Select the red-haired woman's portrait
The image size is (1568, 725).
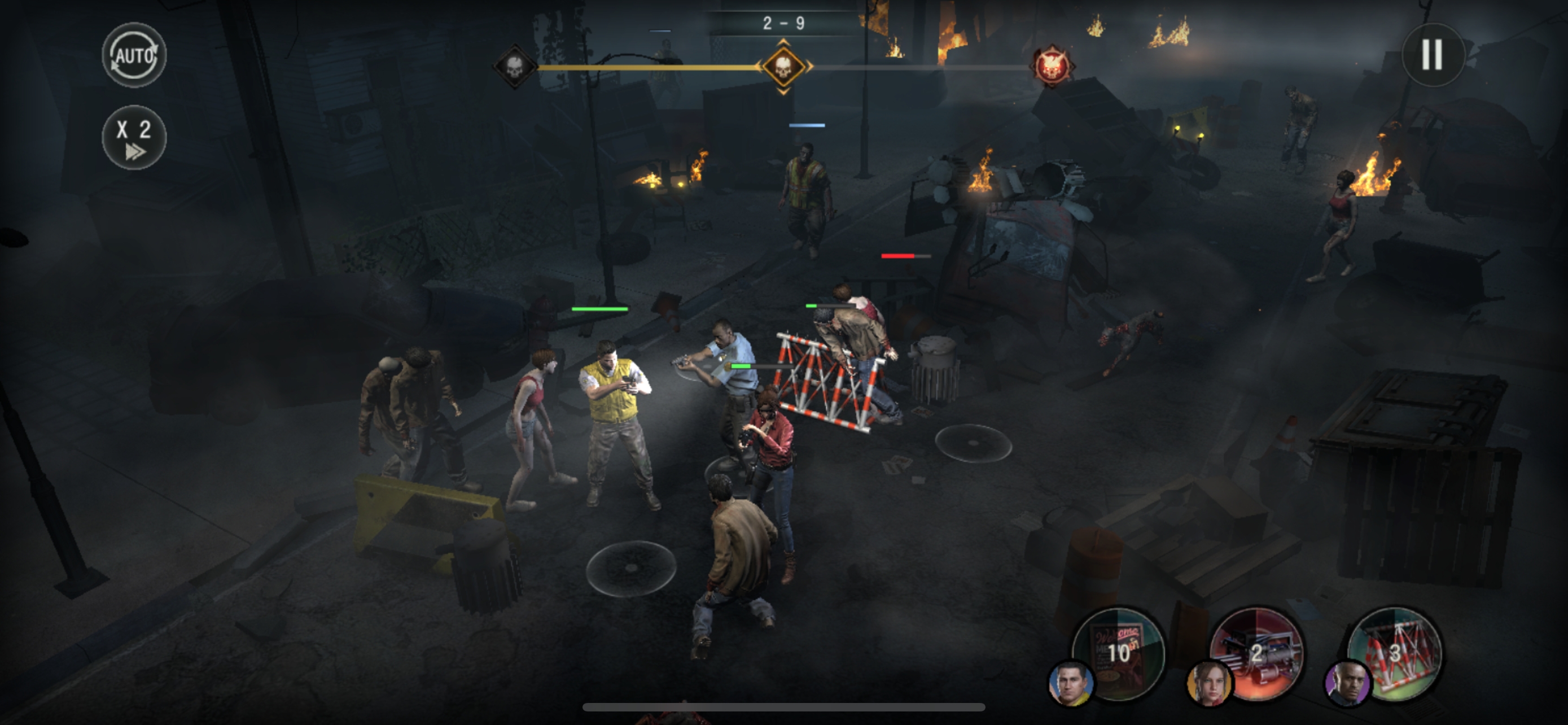pyautogui.click(x=1210, y=684)
